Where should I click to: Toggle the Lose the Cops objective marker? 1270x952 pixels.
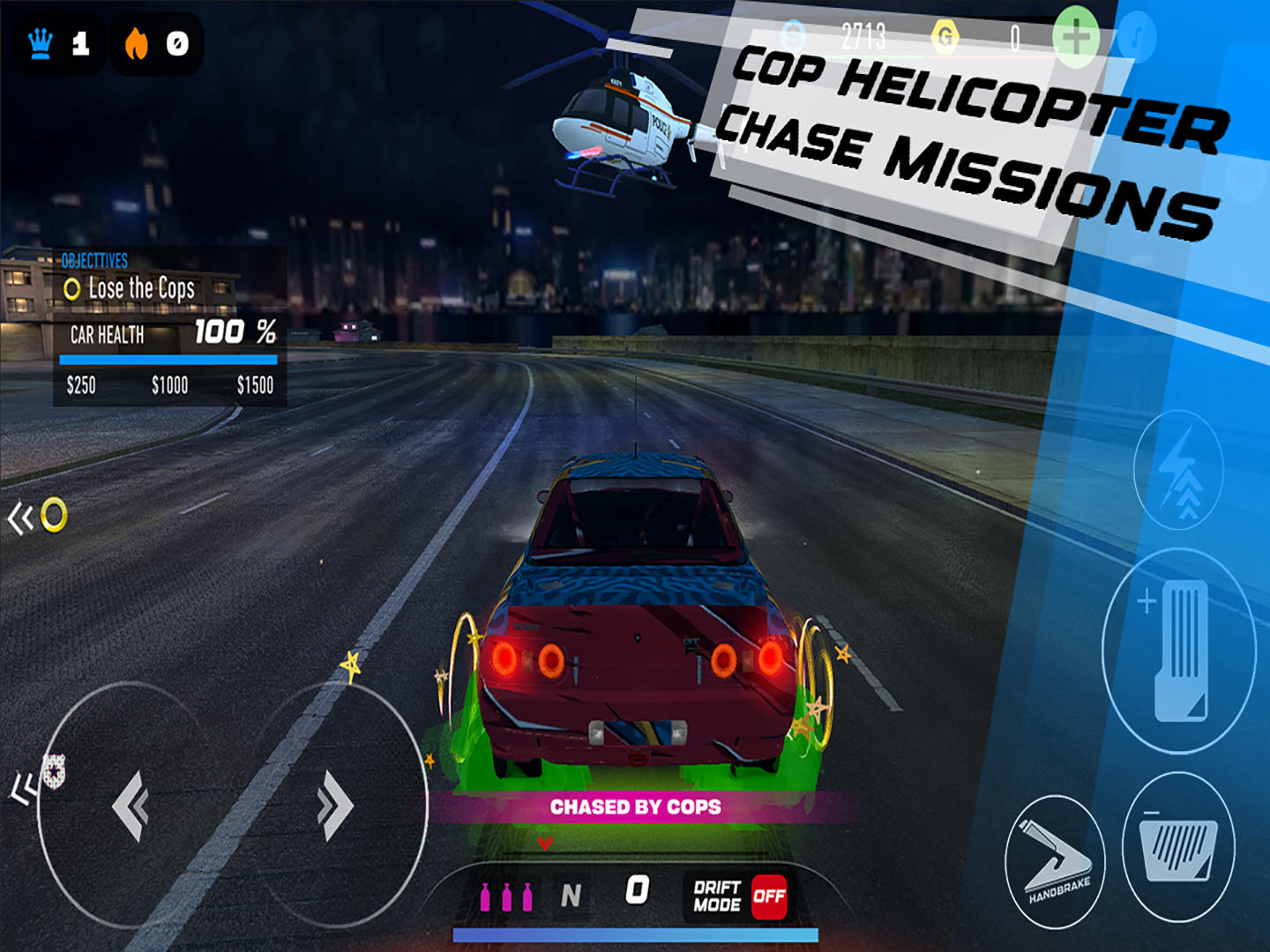coord(72,288)
